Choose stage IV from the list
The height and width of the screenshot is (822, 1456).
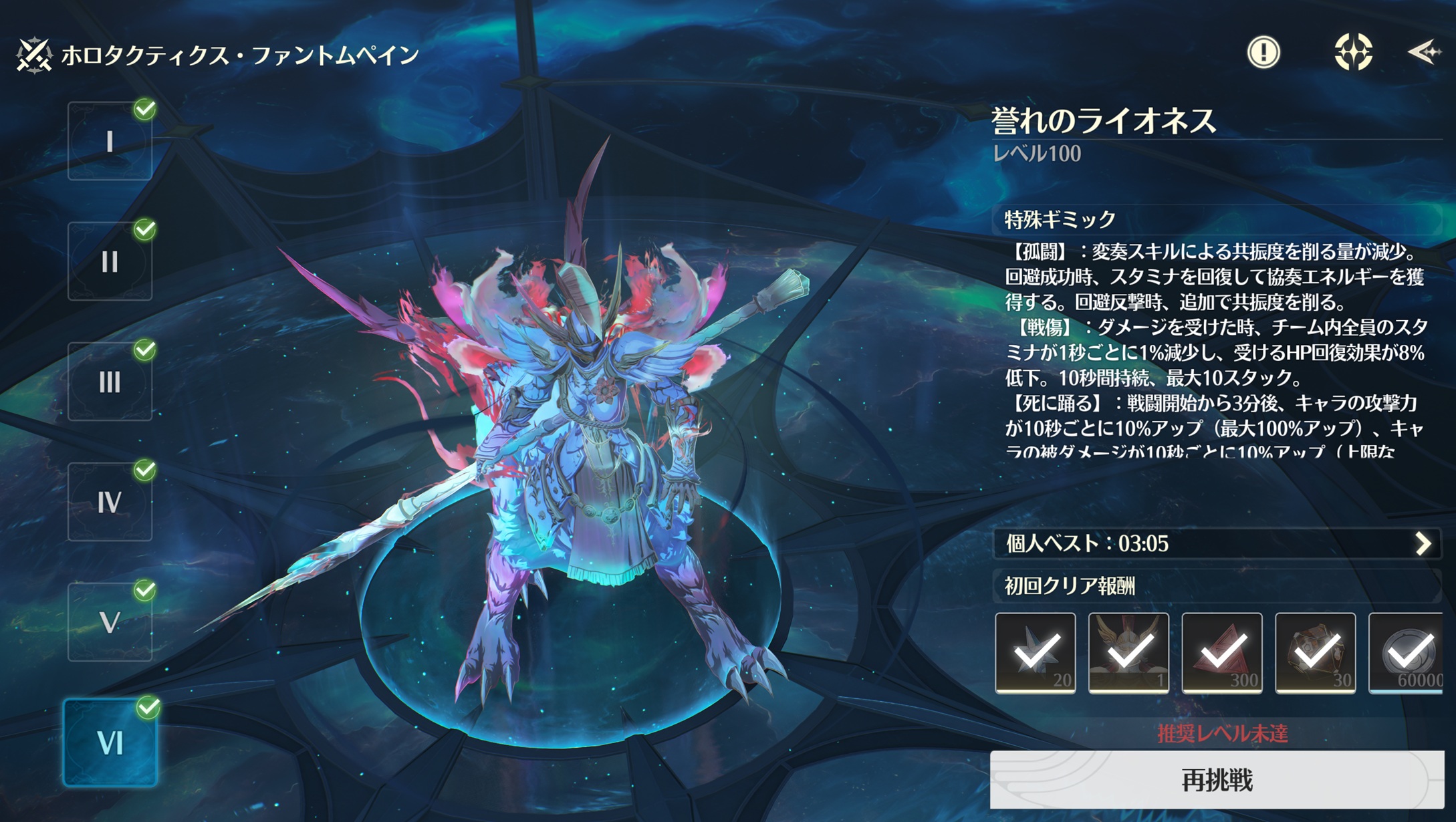tap(110, 502)
